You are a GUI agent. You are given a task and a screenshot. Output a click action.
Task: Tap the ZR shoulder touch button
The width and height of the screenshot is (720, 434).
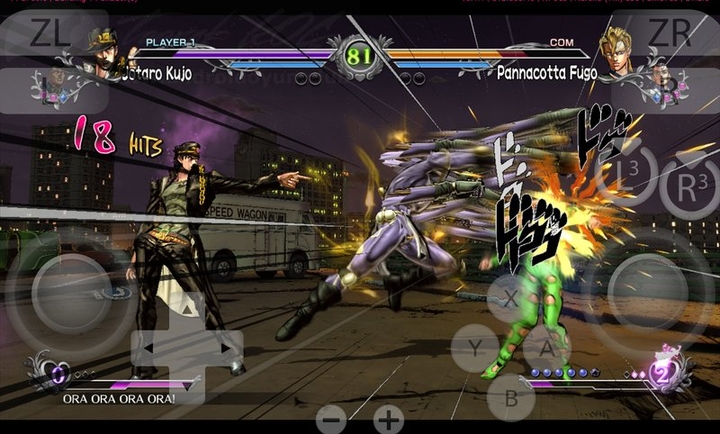pyautogui.click(x=670, y=33)
